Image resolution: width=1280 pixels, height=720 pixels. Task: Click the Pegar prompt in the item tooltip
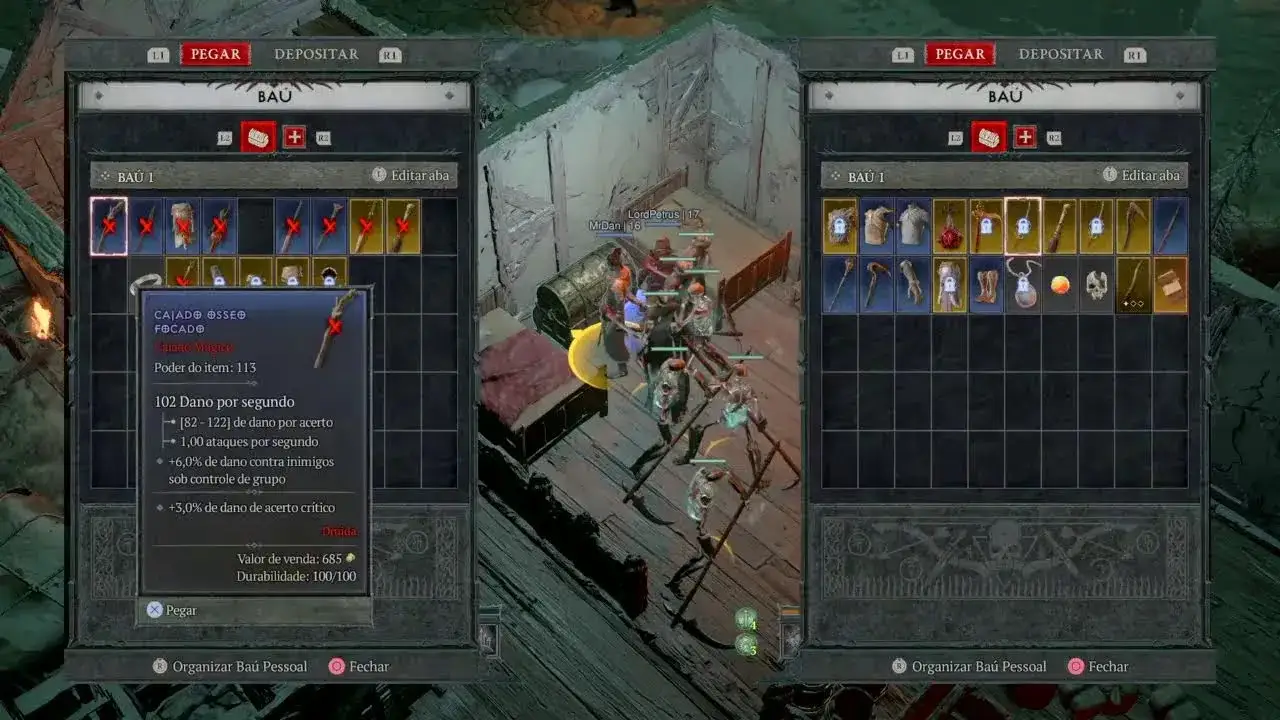click(x=174, y=610)
